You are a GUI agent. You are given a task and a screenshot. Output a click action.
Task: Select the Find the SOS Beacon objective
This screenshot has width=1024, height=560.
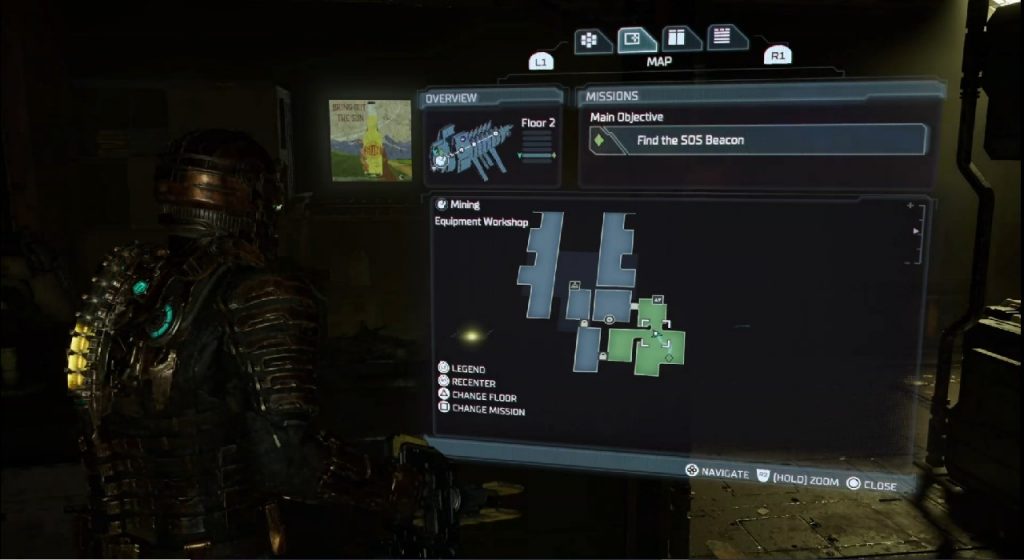(758, 140)
